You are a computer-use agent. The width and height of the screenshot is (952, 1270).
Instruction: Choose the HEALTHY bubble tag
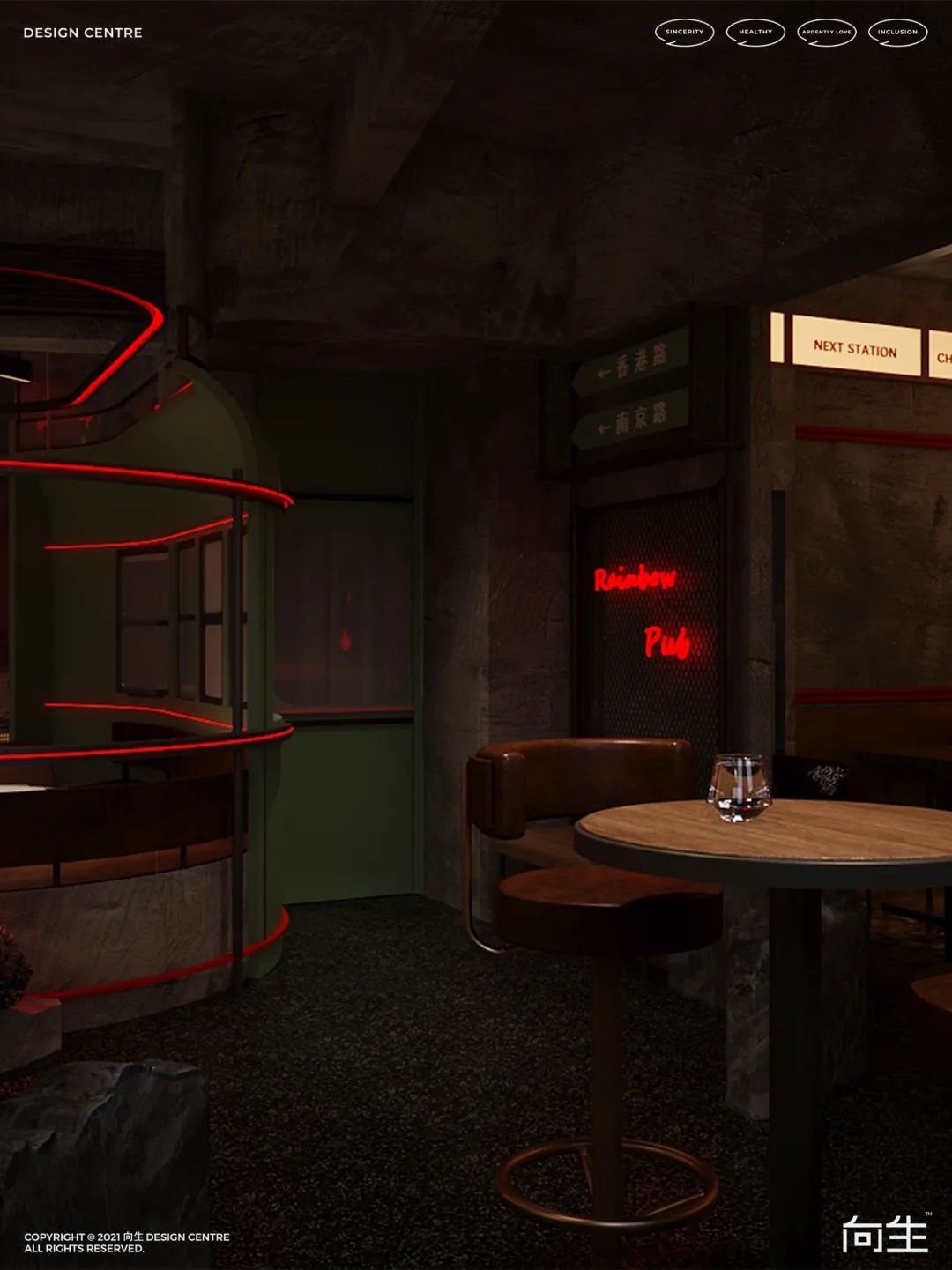coord(755,32)
